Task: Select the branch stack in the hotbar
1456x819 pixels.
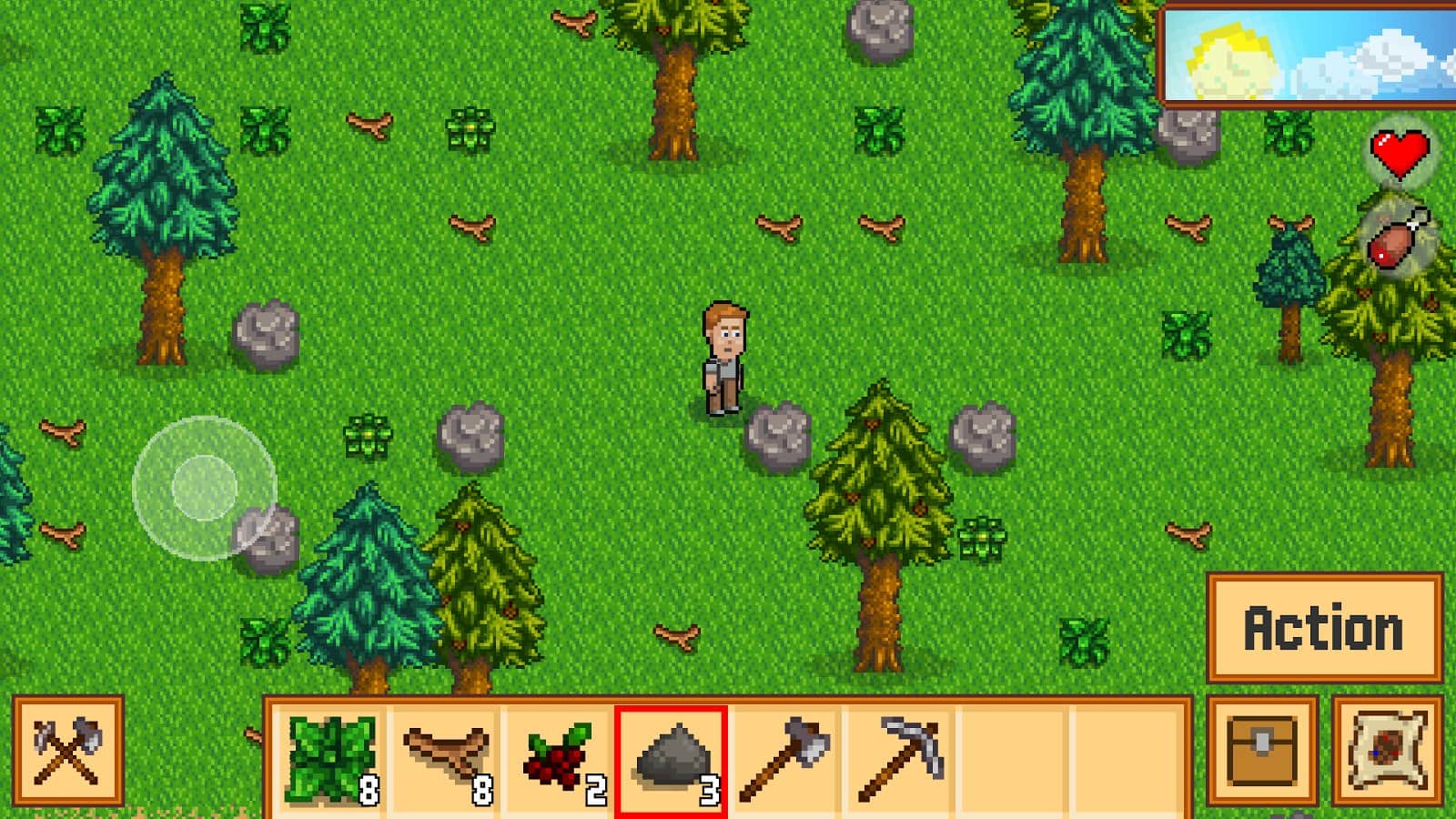Action: [x=446, y=757]
